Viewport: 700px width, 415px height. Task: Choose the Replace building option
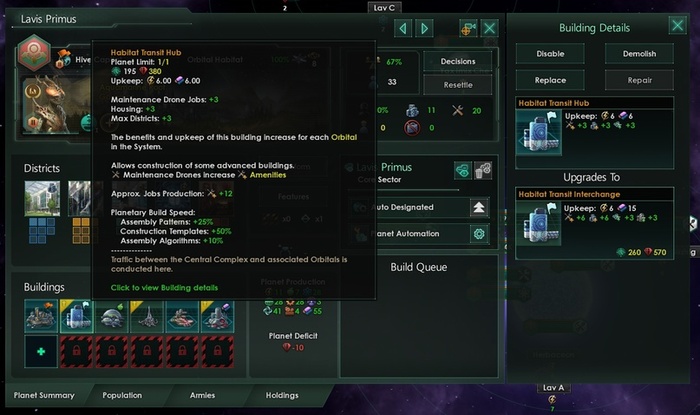tap(549, 80)
